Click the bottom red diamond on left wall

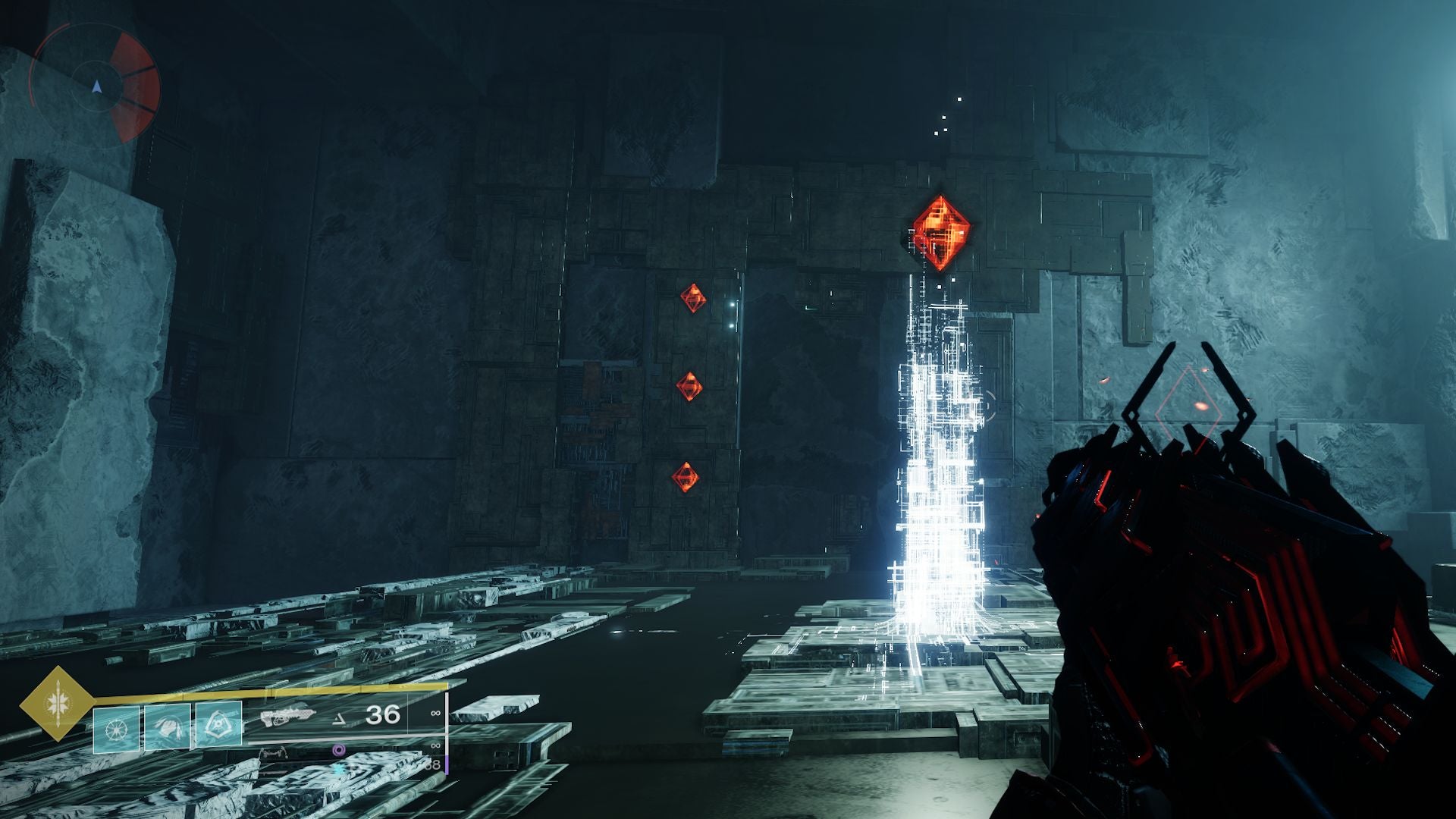(x=687, y=477)
